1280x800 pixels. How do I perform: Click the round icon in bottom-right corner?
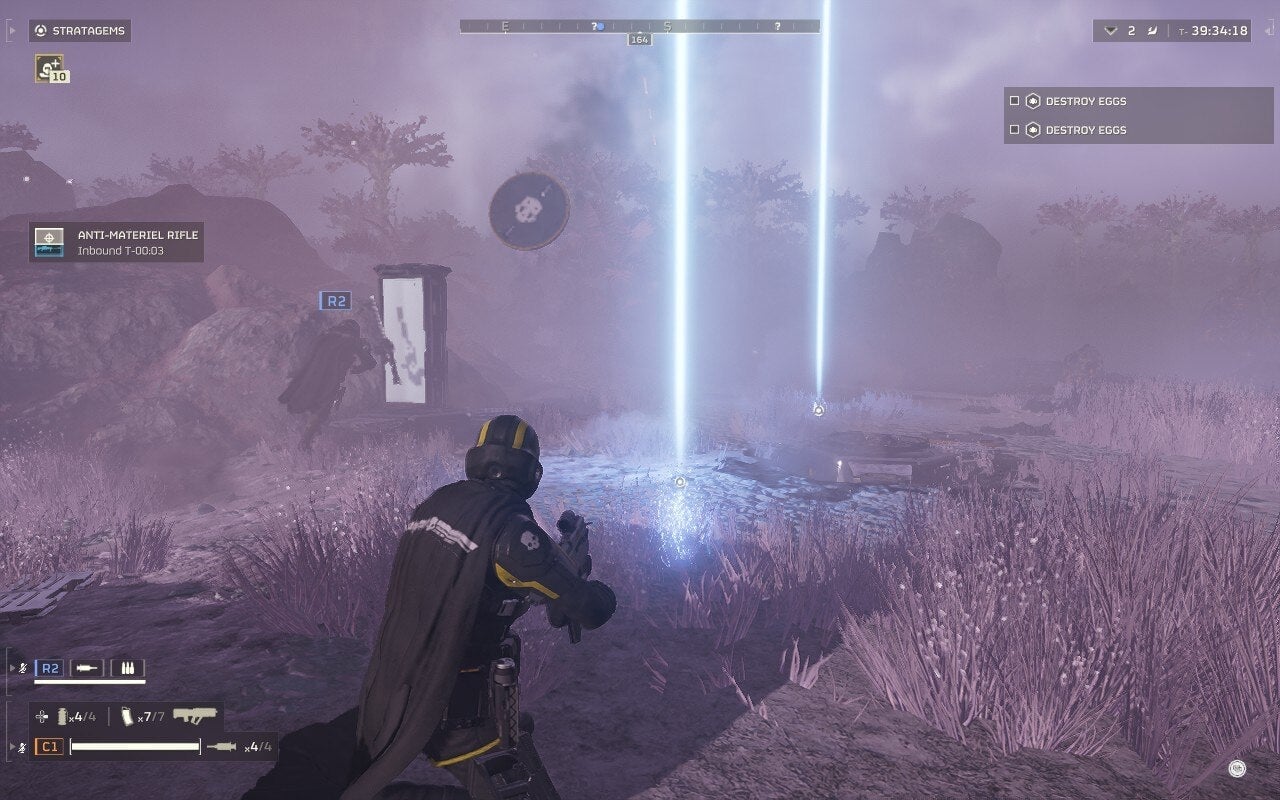[1237, 768]
